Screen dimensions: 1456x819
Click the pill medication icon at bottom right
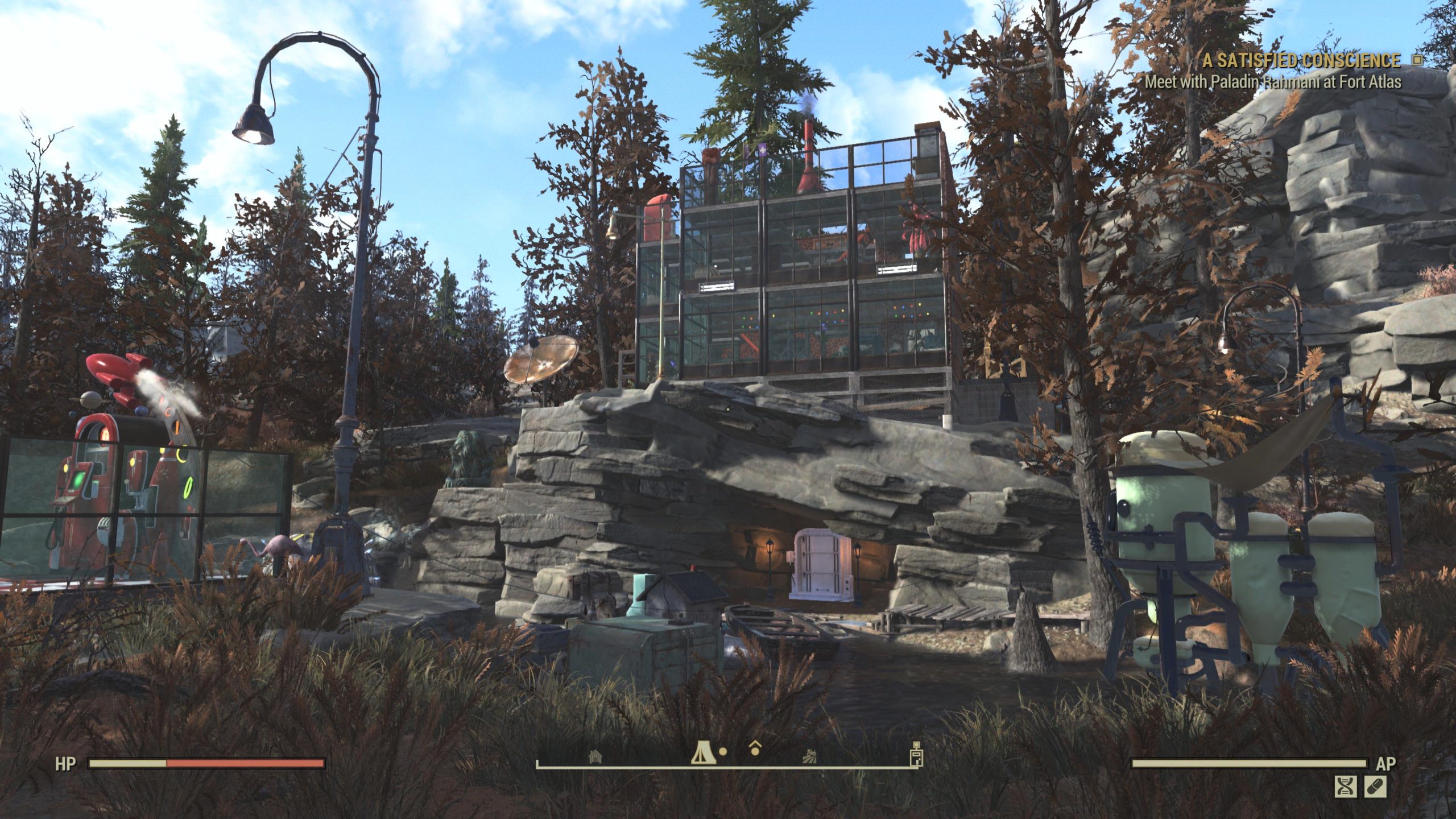[1375, 787]
